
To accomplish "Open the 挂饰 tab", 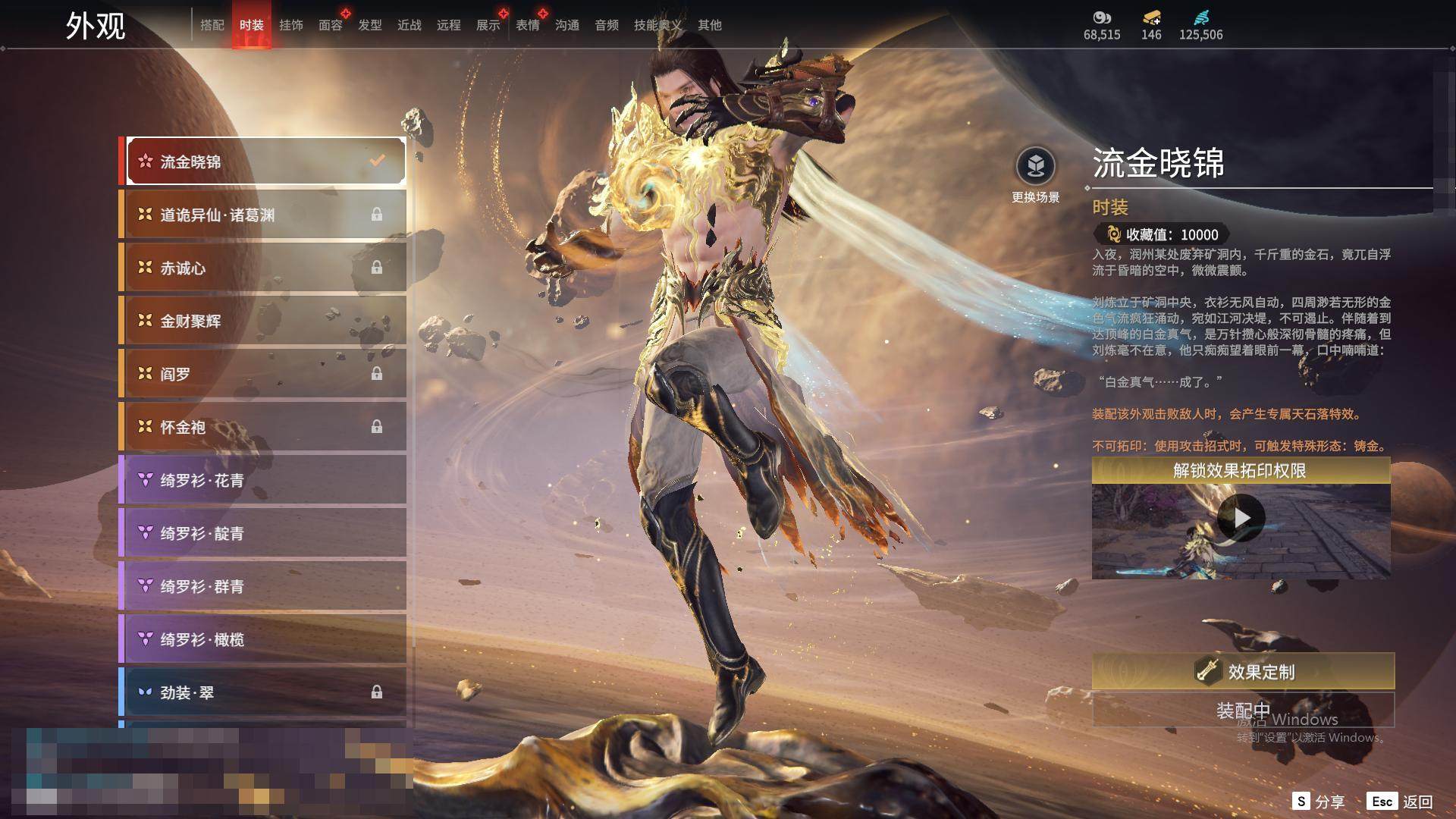I will tap(291, 25).
